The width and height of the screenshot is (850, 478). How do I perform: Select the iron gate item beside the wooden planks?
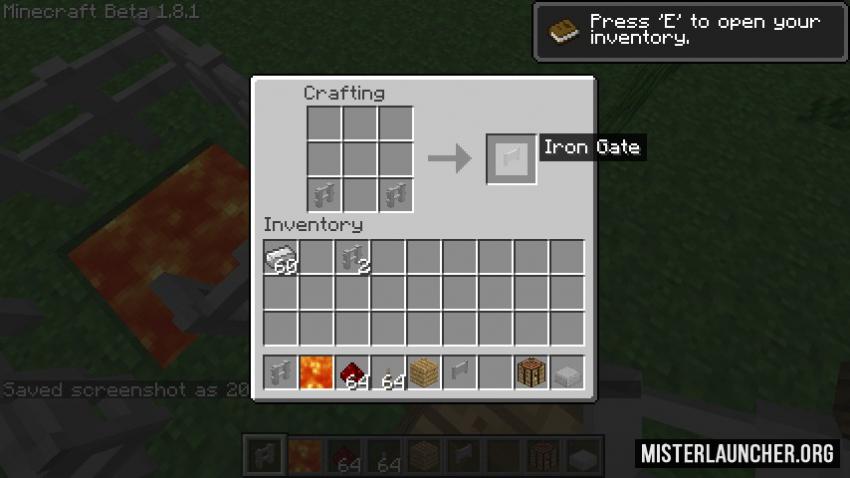click(460, 373)
